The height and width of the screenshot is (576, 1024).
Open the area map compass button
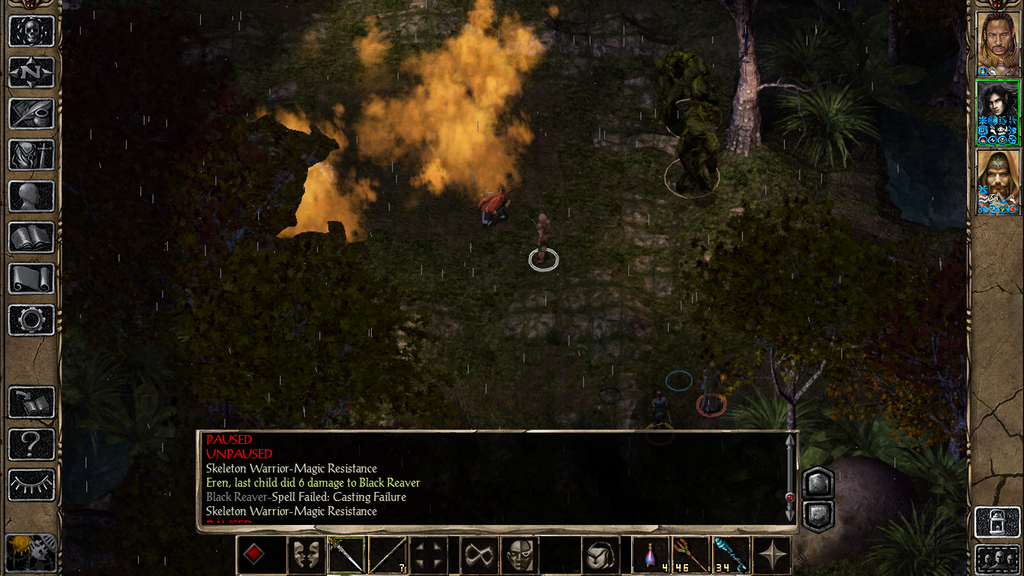pos(31,72)
